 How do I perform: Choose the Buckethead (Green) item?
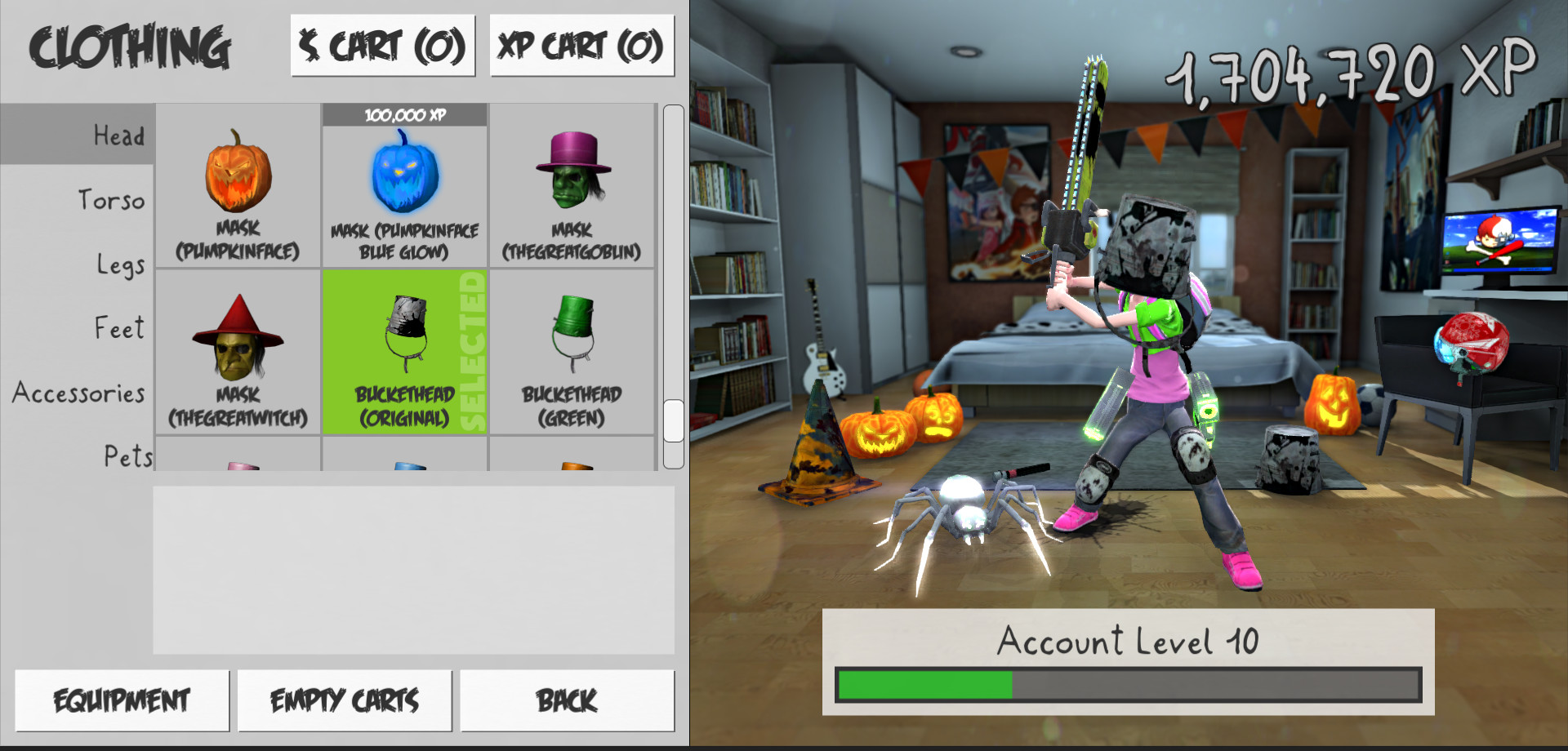(x=572, y=355)
